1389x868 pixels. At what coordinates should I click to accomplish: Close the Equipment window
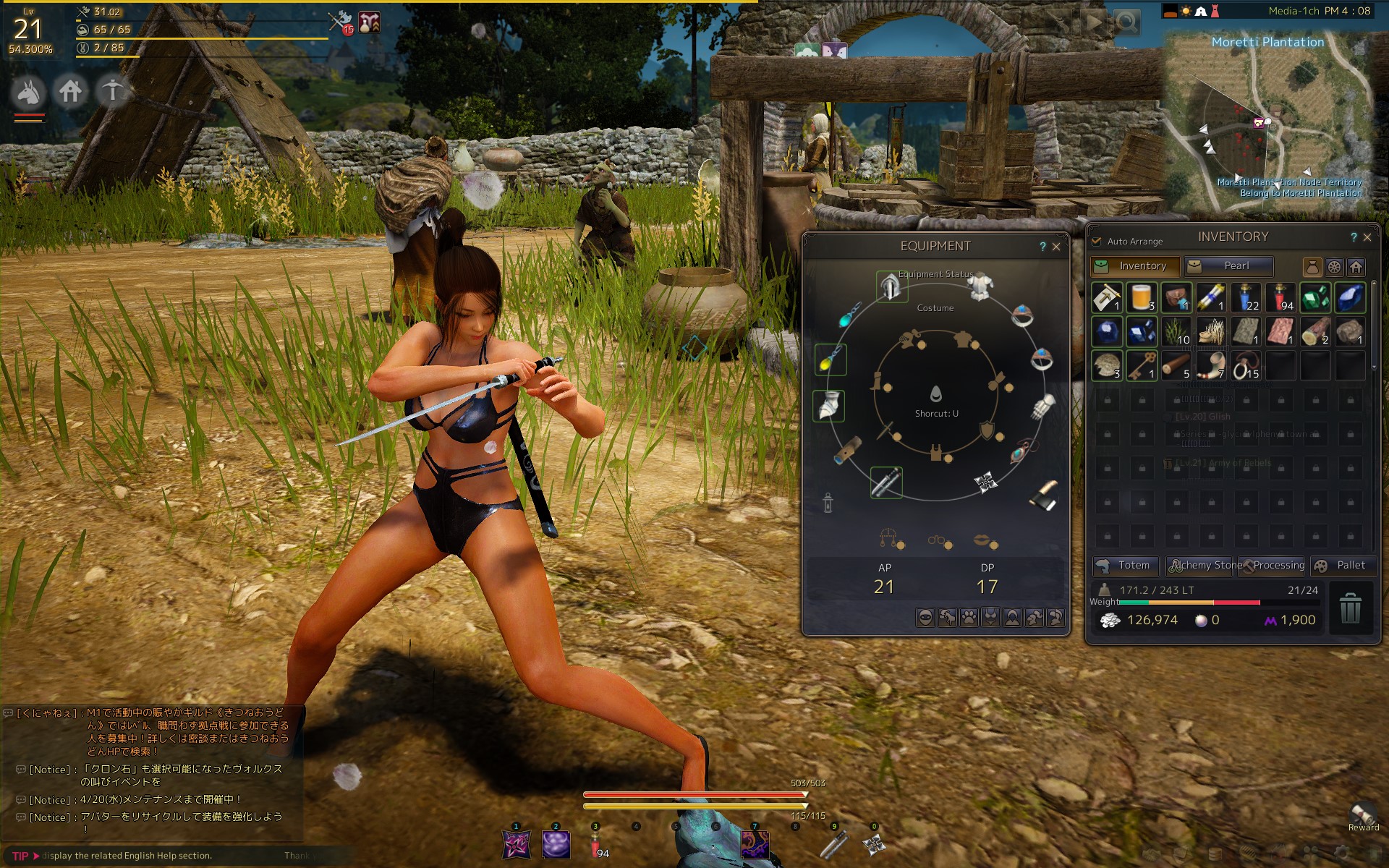1056,247
